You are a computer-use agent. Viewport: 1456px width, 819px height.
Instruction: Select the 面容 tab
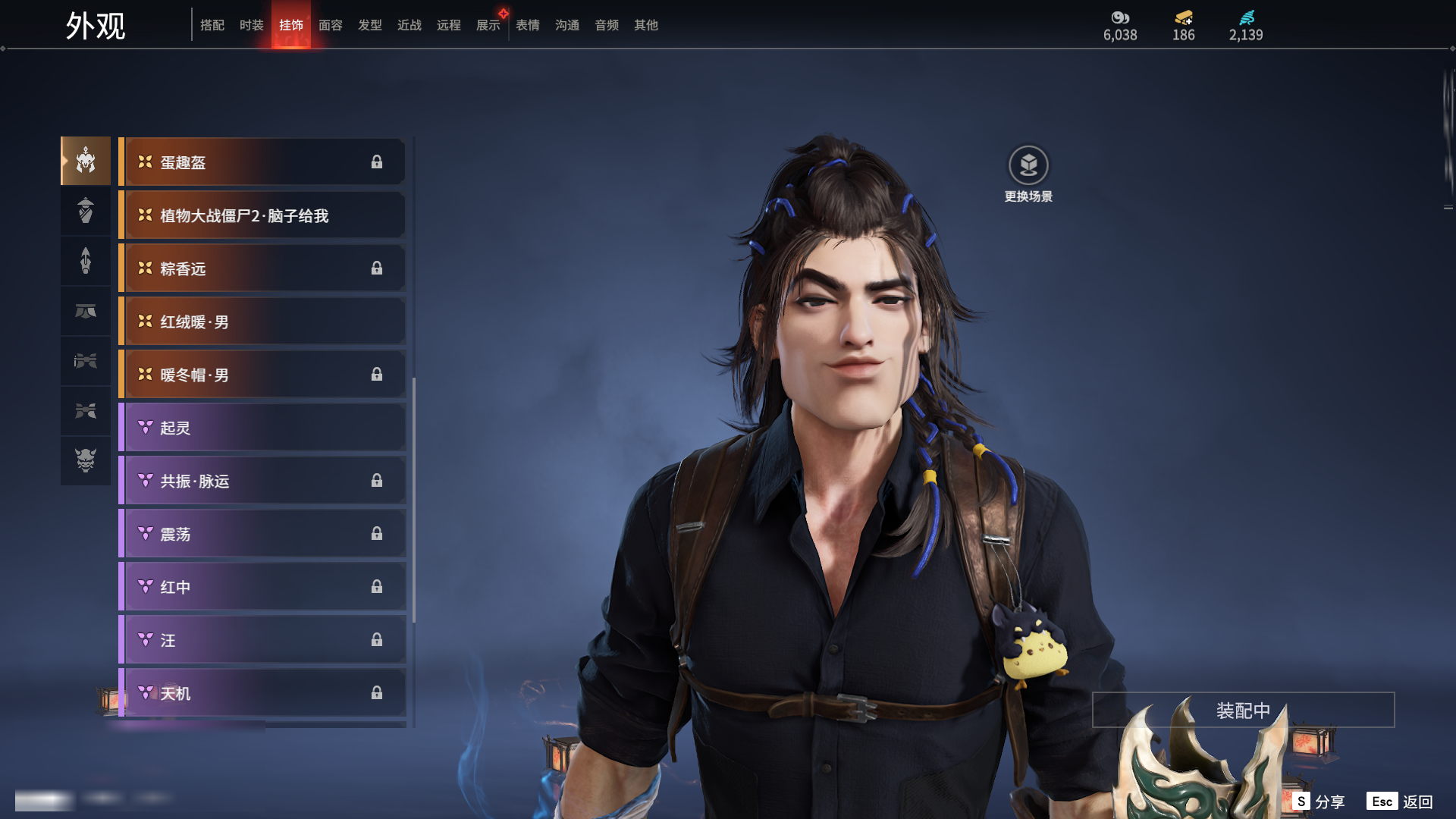(331, 25)
